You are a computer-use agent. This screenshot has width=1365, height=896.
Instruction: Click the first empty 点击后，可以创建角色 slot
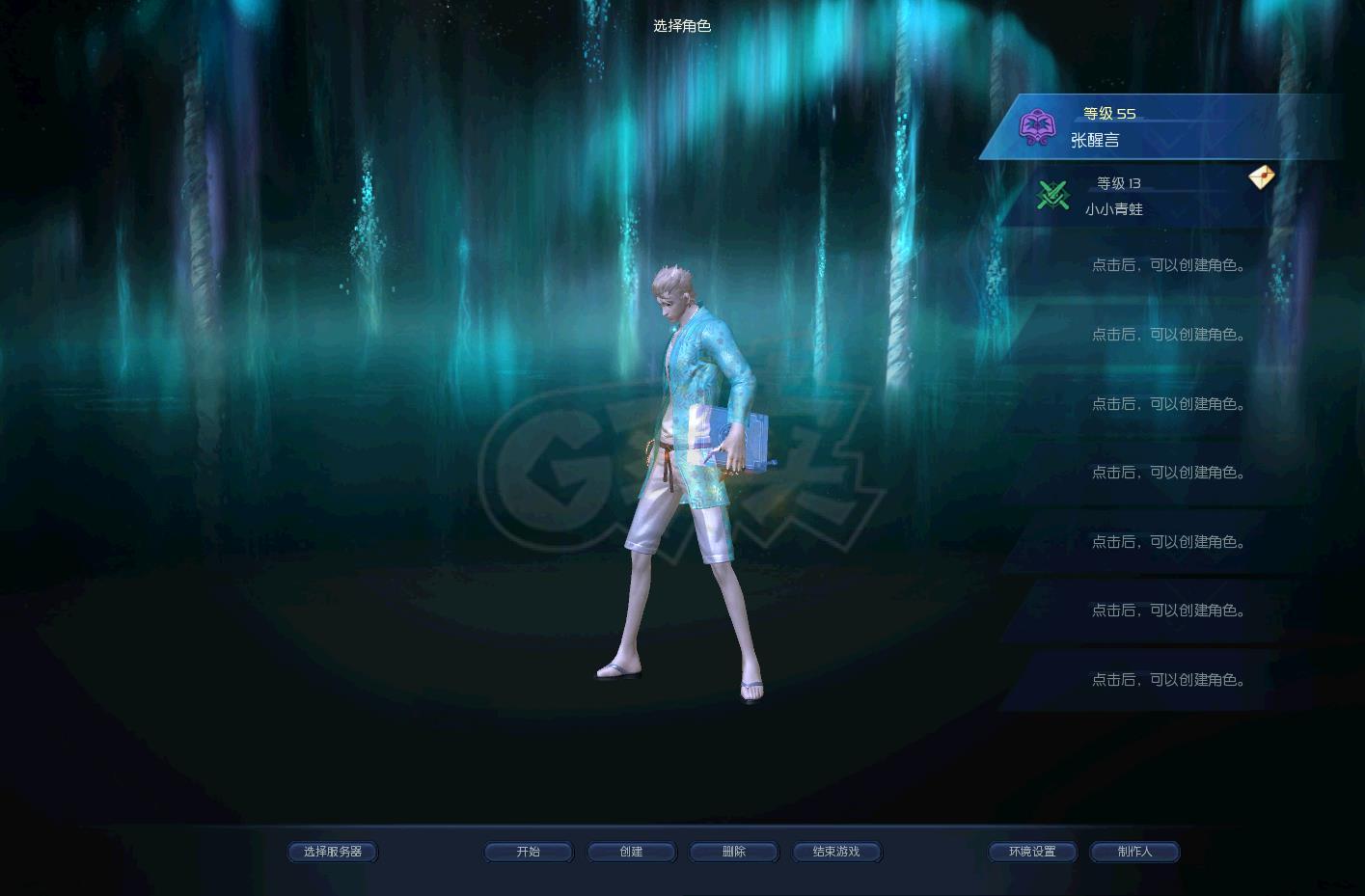pos(1169,265)
